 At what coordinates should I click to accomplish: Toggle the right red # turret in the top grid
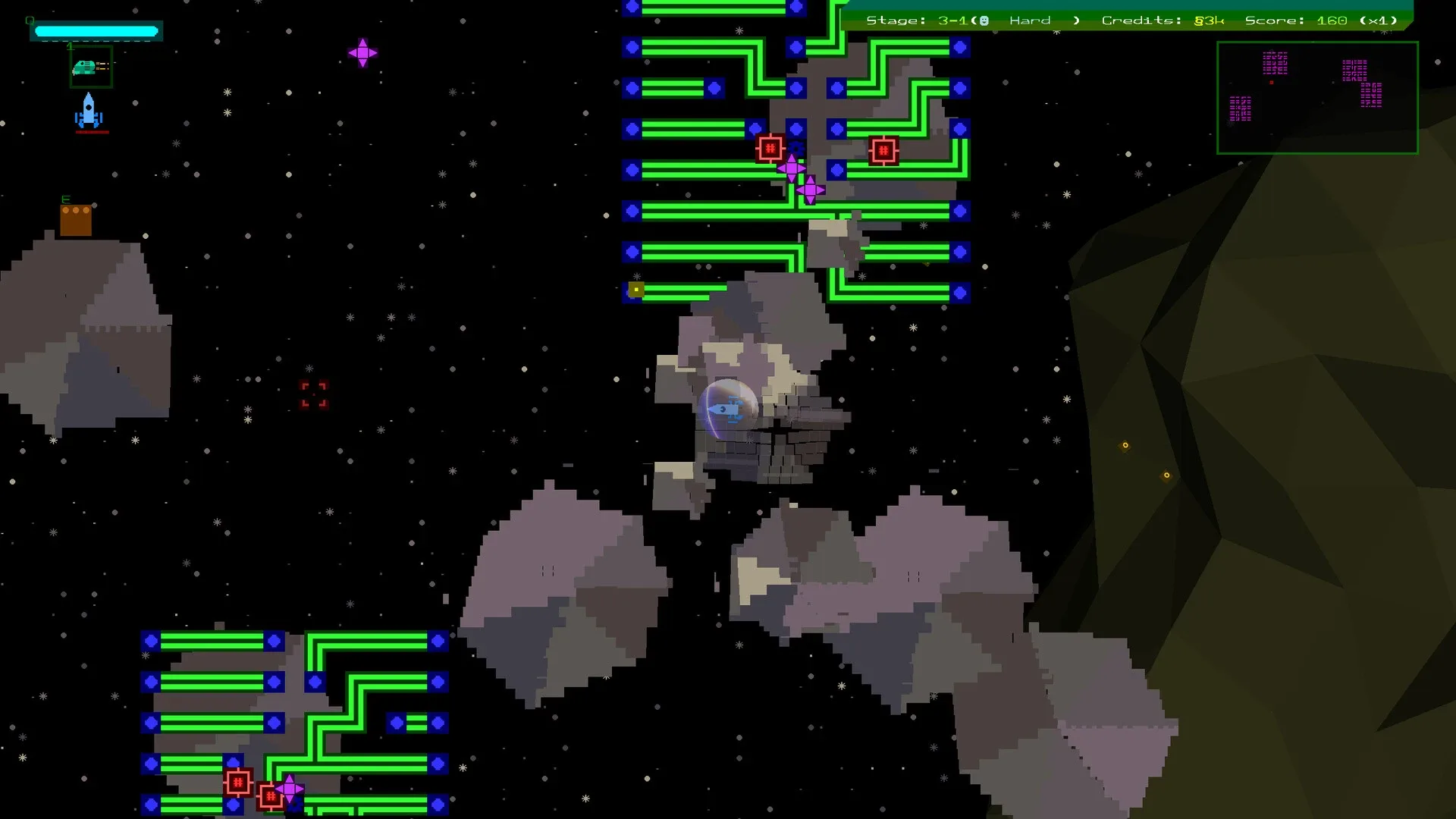pos(884,150)
